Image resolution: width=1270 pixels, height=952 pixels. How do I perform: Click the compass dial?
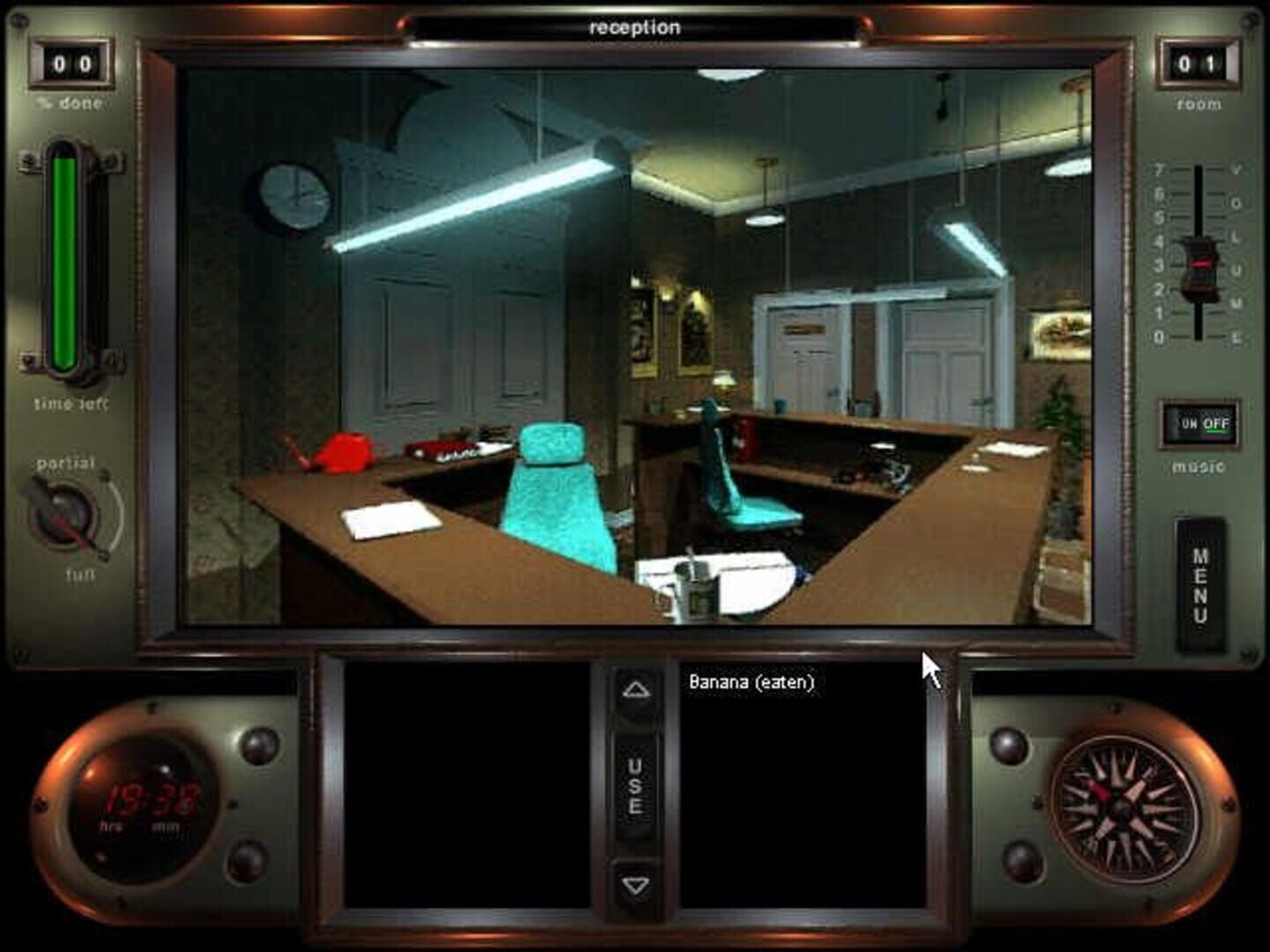[1119, 805]
